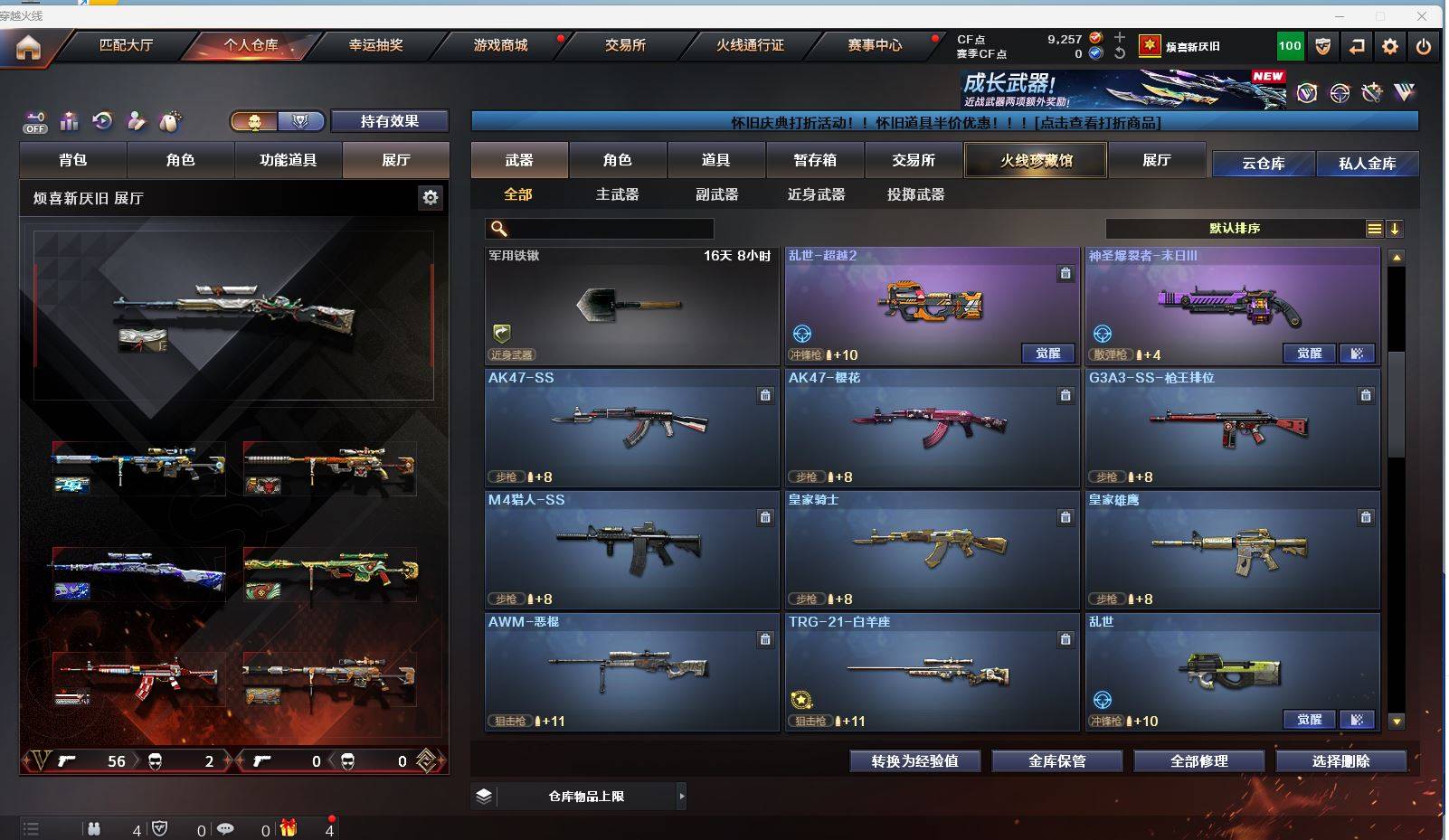1449x840 pixels.
Task: Go to the 匹配大厅 lobby
Action: [126, 45]
